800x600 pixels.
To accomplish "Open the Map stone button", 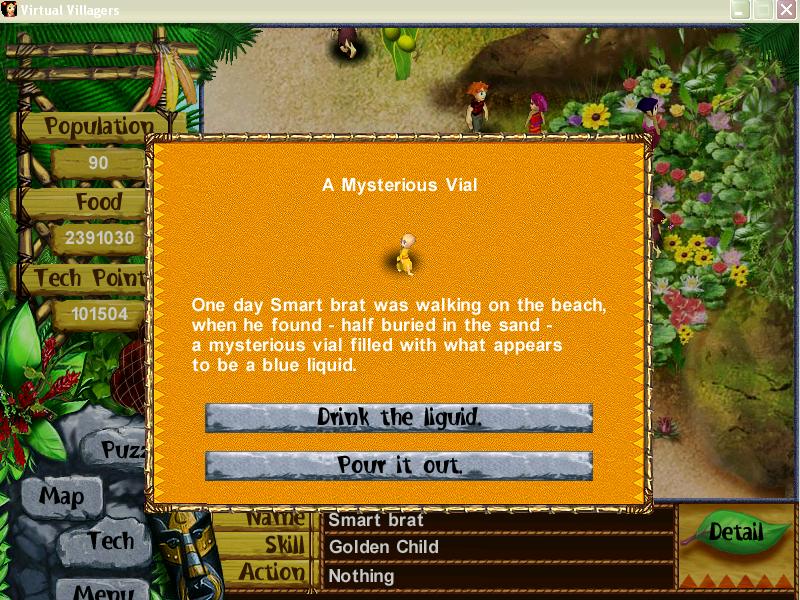I will pyautogui.click(x=62, y=495).
